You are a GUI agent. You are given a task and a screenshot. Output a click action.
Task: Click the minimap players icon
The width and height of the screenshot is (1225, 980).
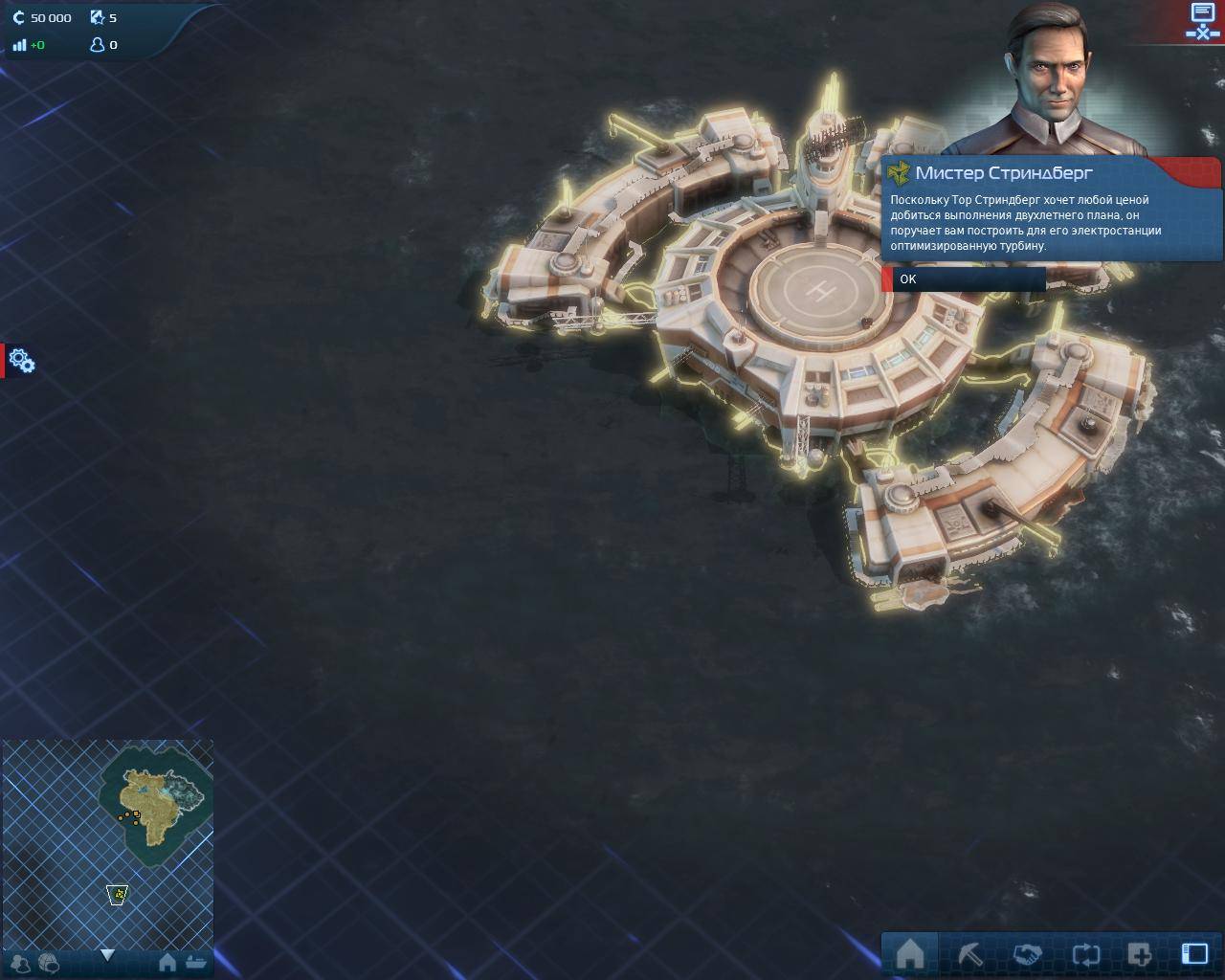(x=21, y=963)
